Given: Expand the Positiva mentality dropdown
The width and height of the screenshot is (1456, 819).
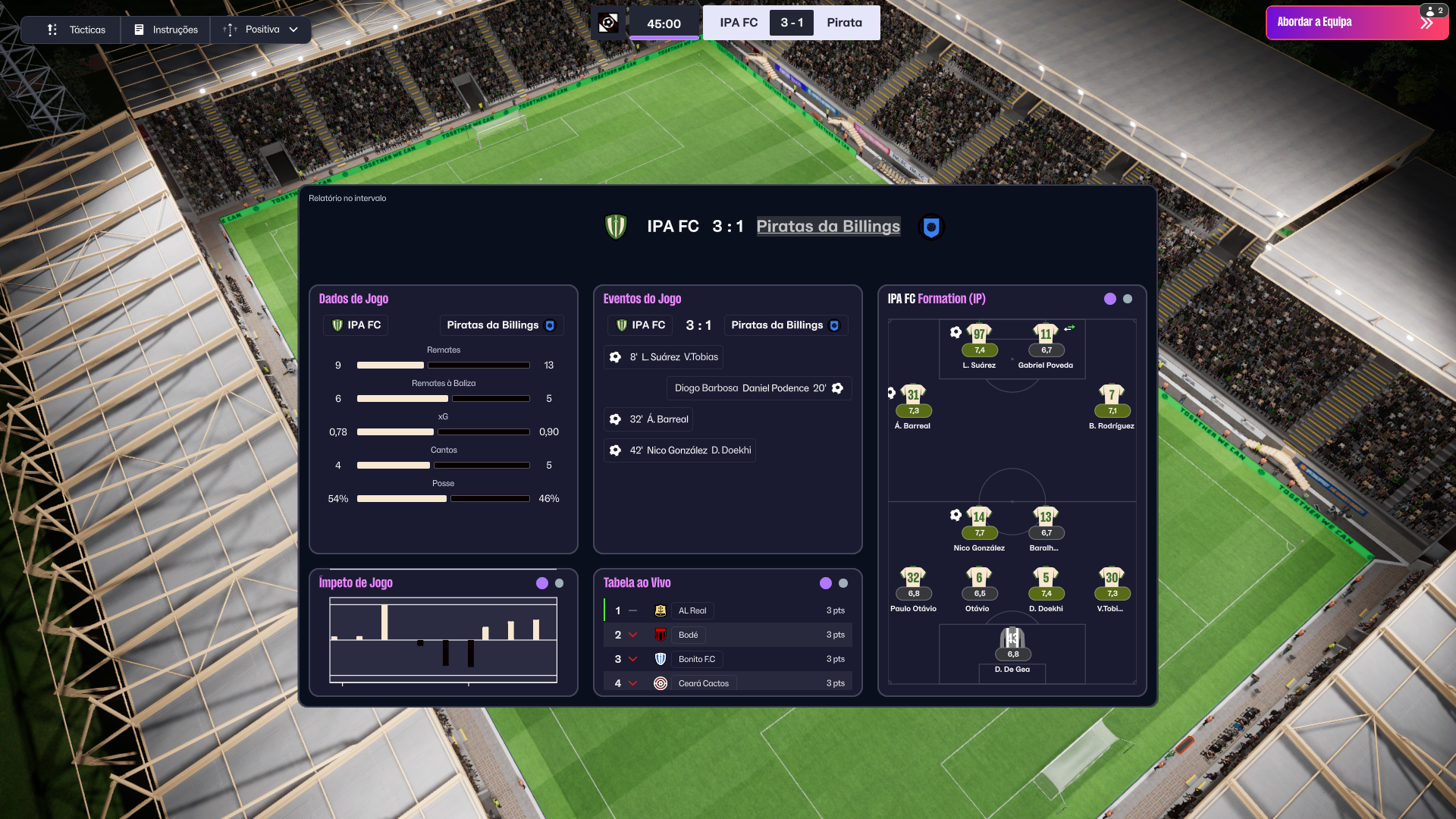Looking at the screenshot, I should [x=261, y=30].
